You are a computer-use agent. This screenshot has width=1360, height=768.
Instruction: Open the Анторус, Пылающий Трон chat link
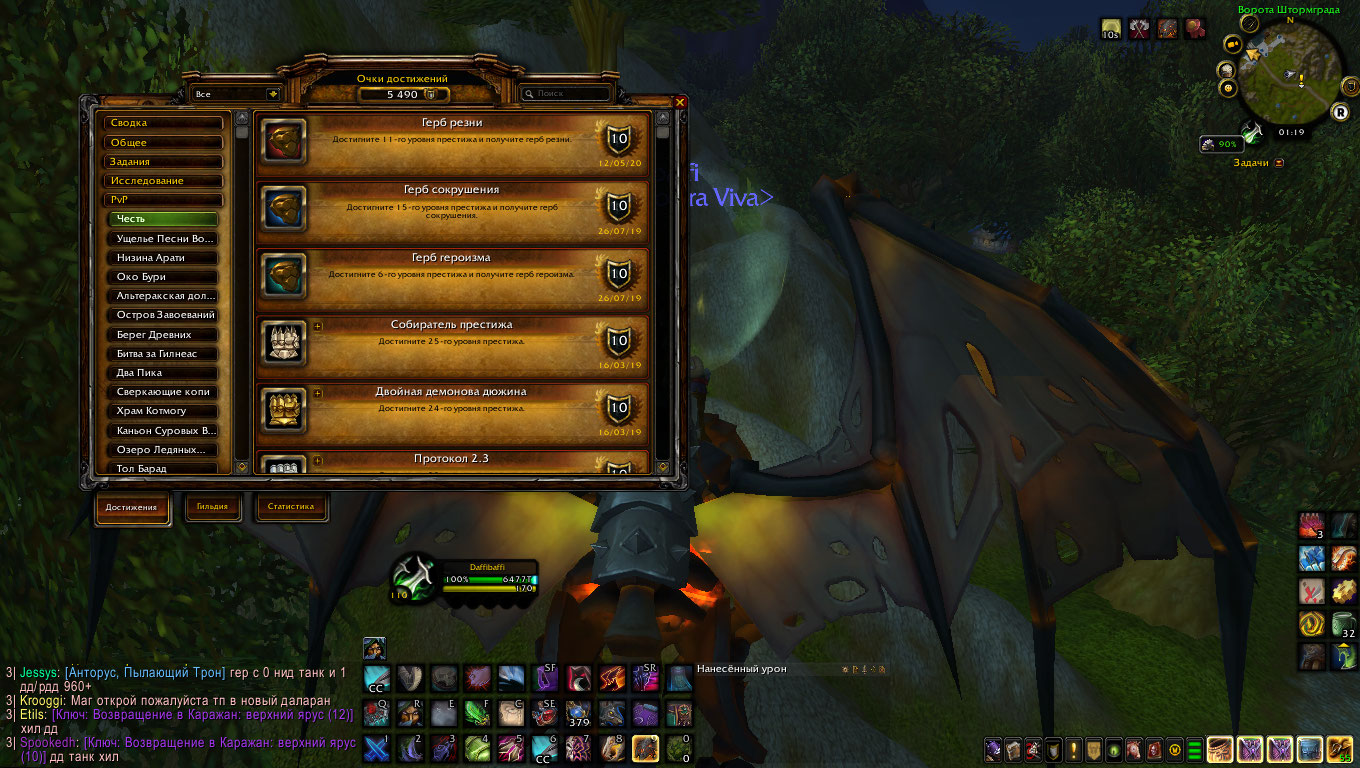pos(136,672)
